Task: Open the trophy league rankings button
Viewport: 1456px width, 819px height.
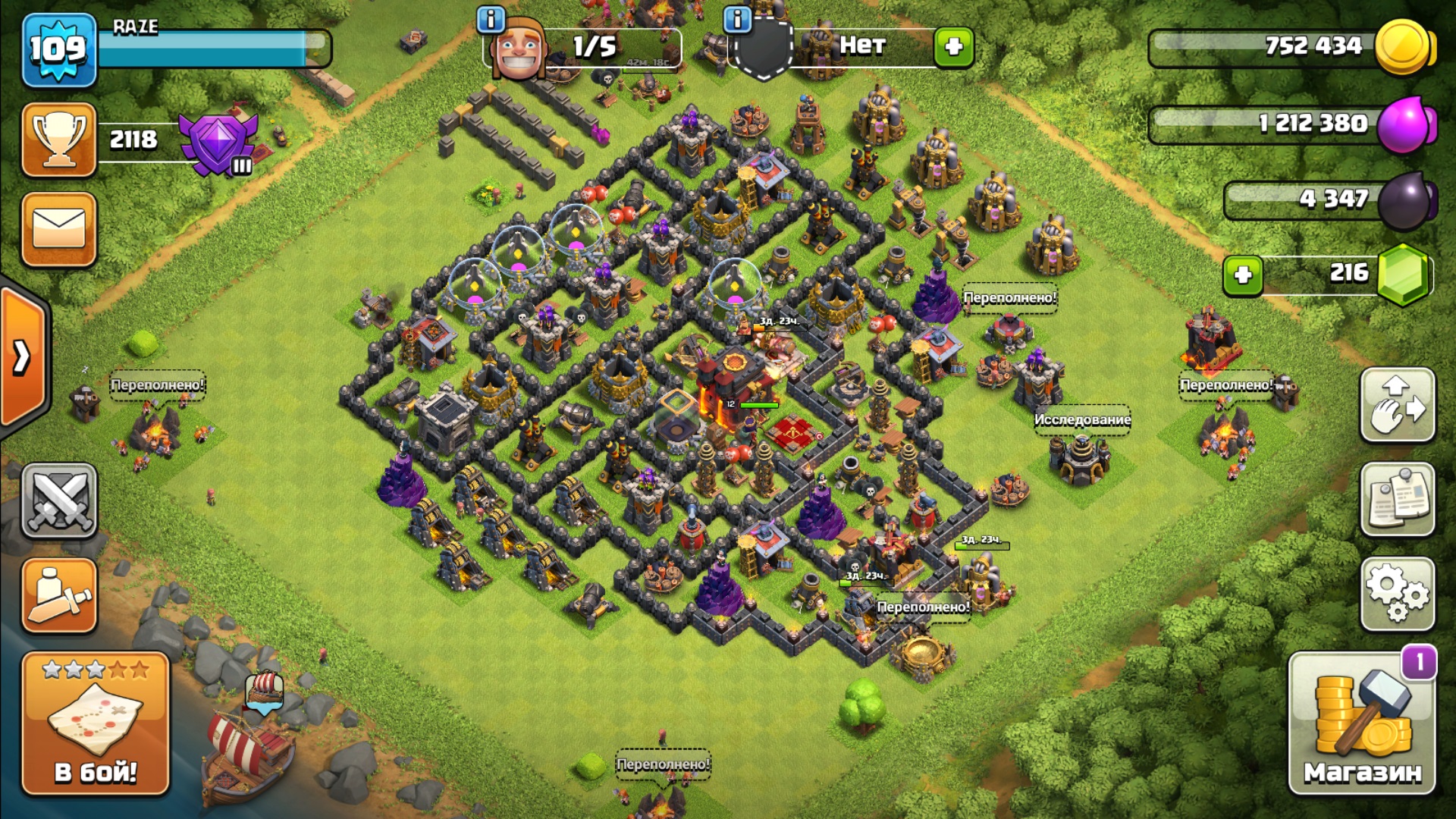Action: (x=59, y=140)
